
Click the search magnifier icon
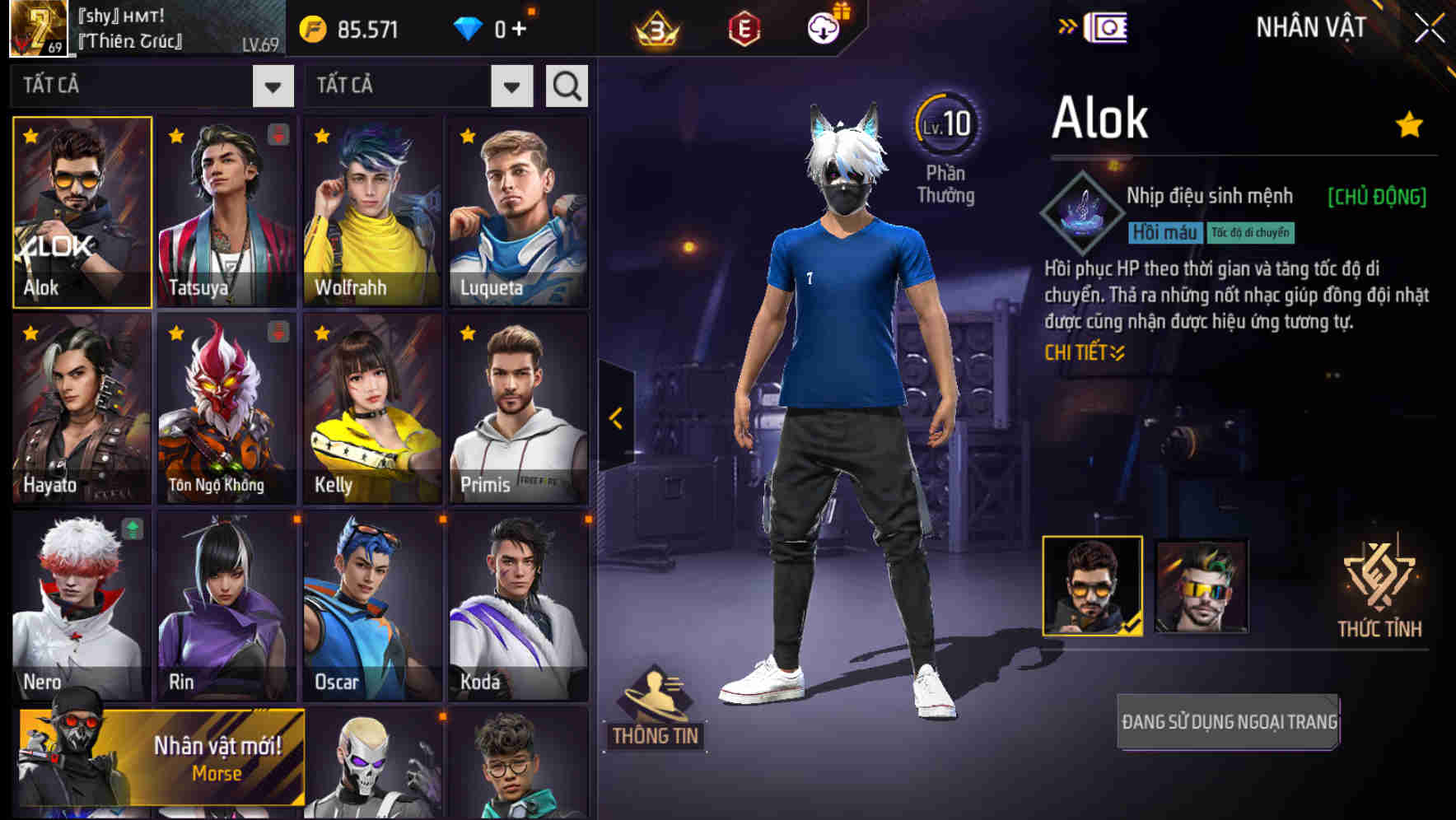point(566,86)
